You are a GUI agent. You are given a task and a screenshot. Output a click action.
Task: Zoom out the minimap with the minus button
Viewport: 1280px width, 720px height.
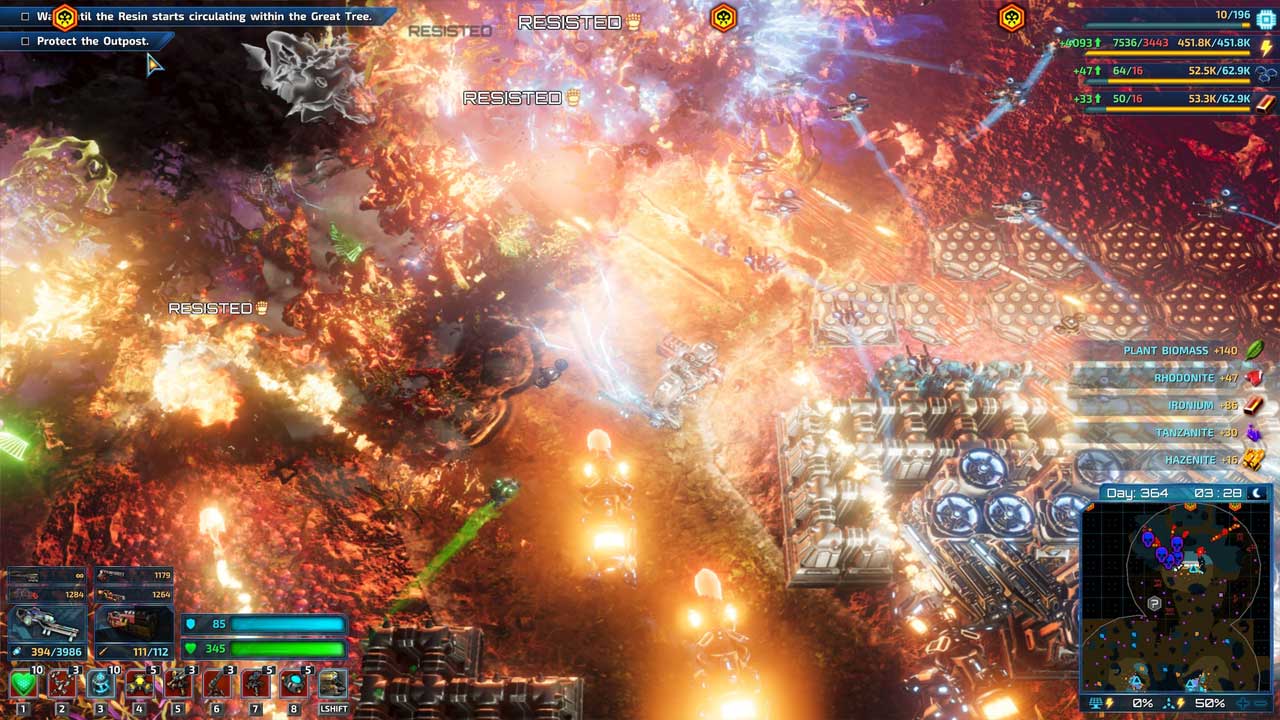pyautogui.click(x=1262, y=703)
